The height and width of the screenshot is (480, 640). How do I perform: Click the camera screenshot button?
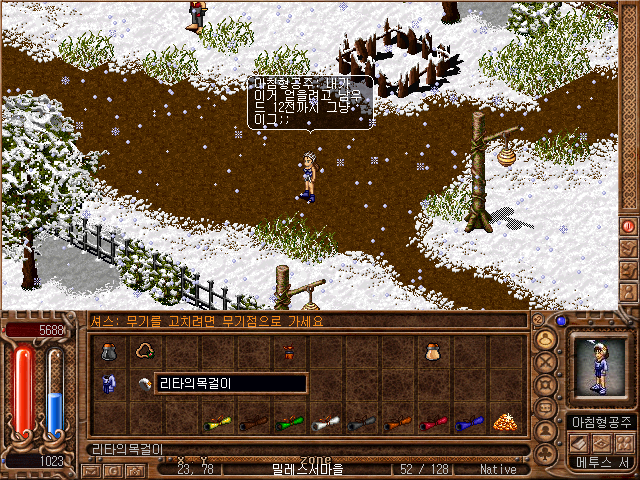[135, 469]
